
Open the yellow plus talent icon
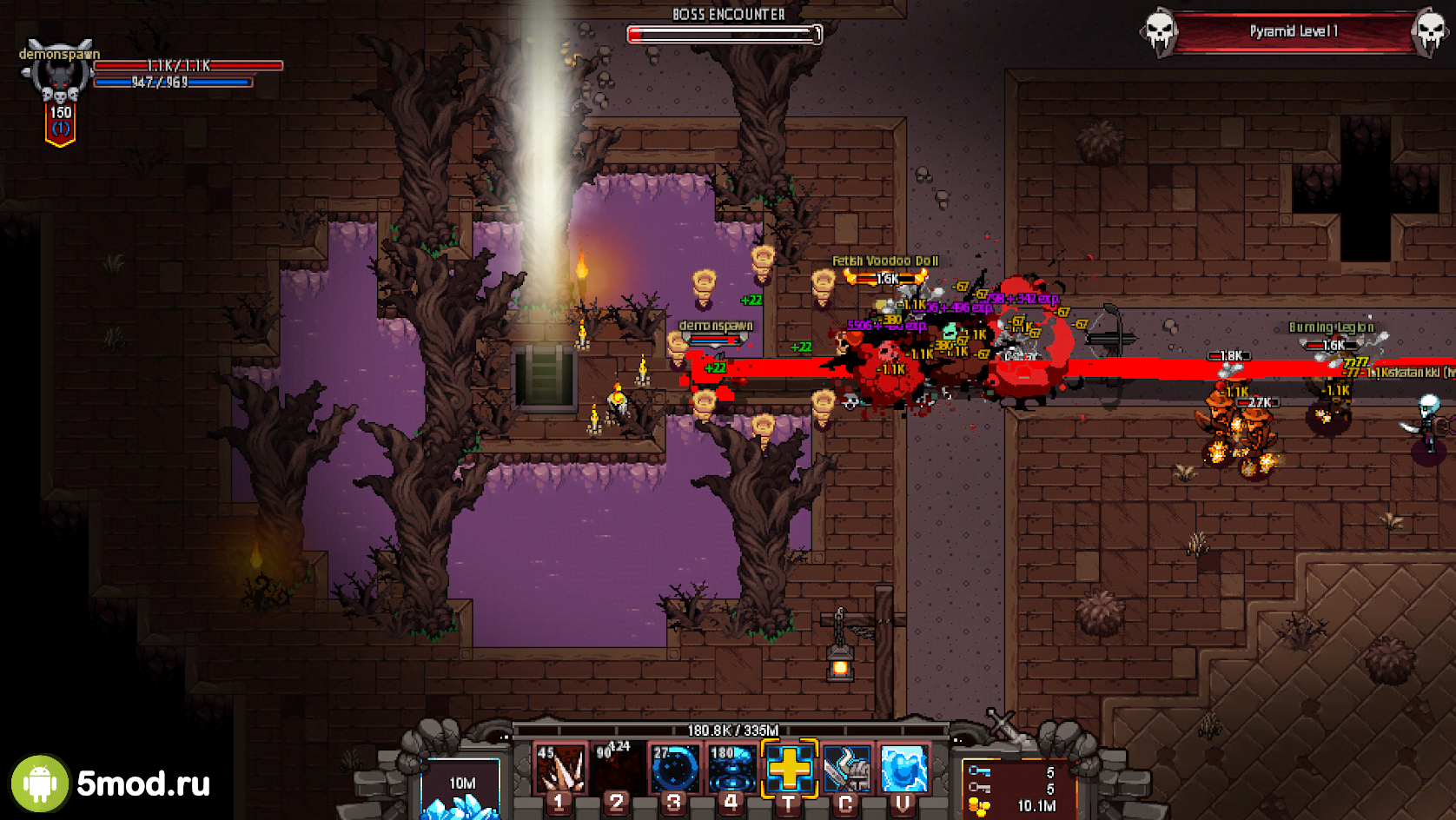pos(789,769)
